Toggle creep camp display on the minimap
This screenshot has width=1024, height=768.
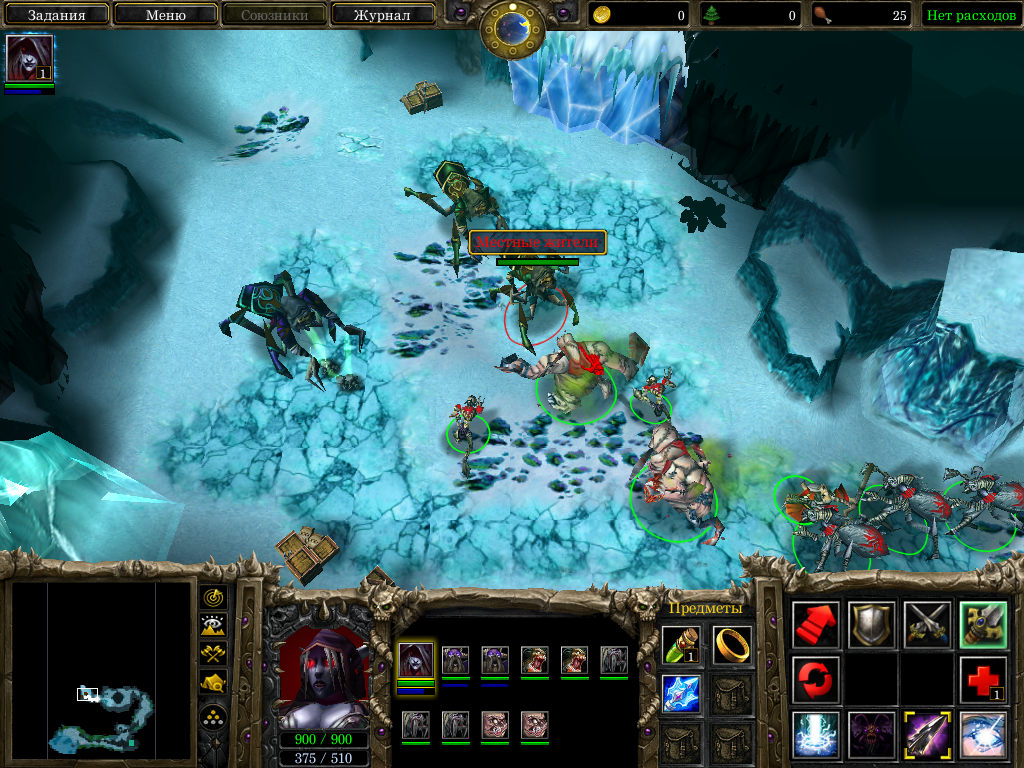pos(214,683)
